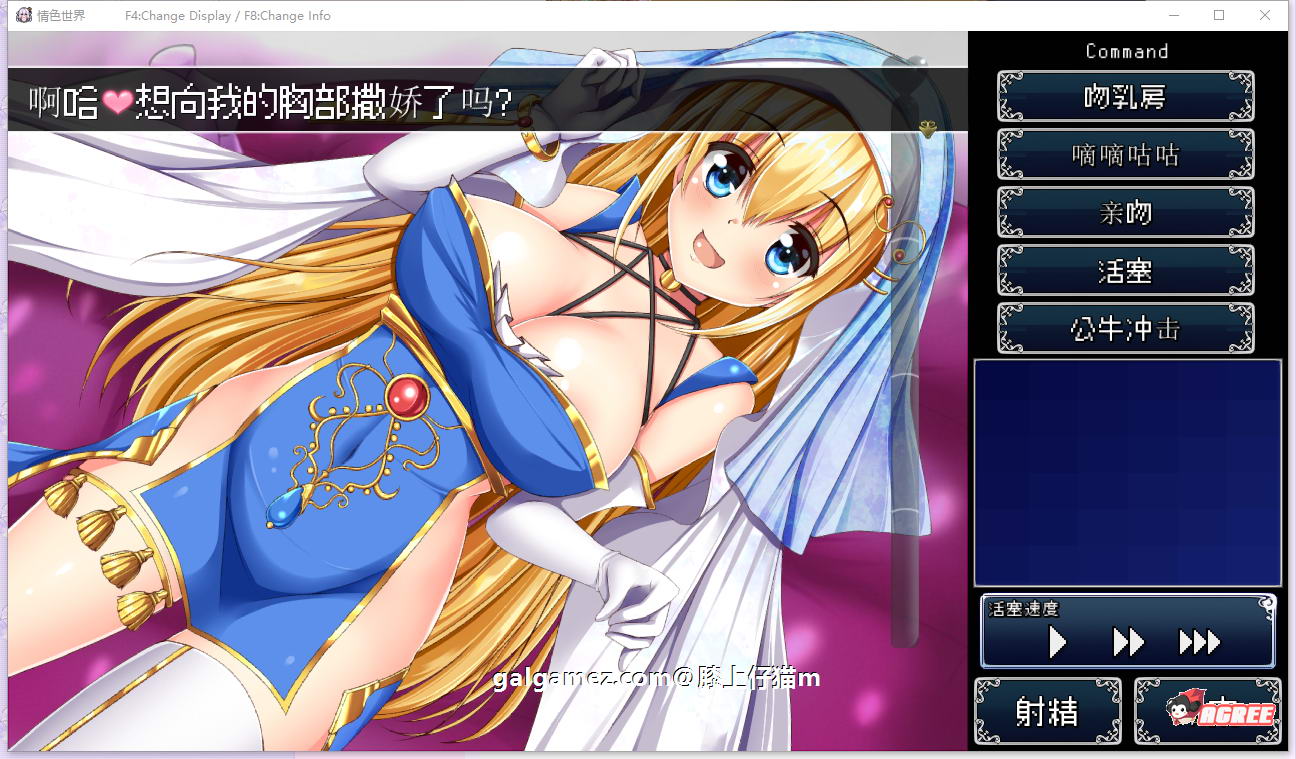Click the penguin mascot icon on the lower-right button
The height and width of the screenshot is (759, 1296).
pos(1181,710)
